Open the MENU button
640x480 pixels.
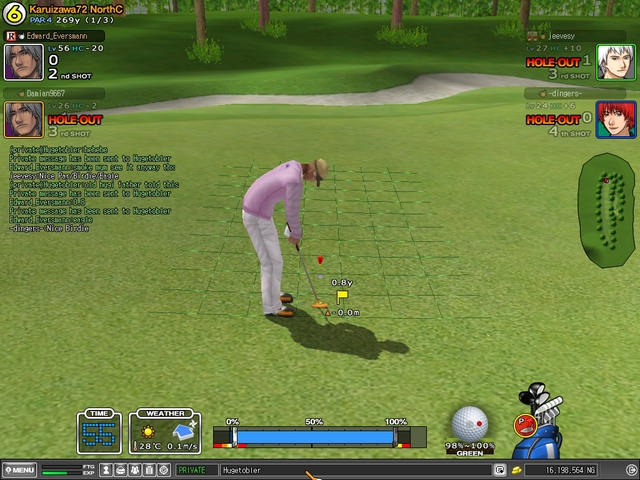19,469
